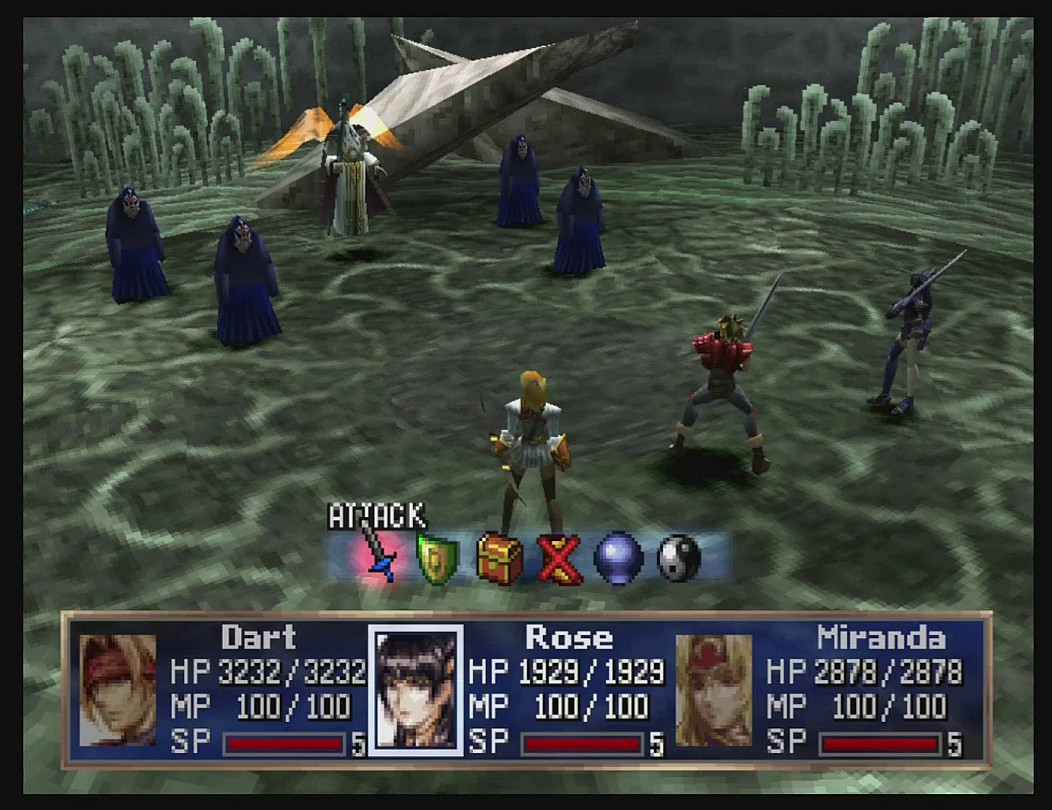Open the treasure chest Items command
The width and height of the screenshot is (1052, 810).
[x=499, y=558]
